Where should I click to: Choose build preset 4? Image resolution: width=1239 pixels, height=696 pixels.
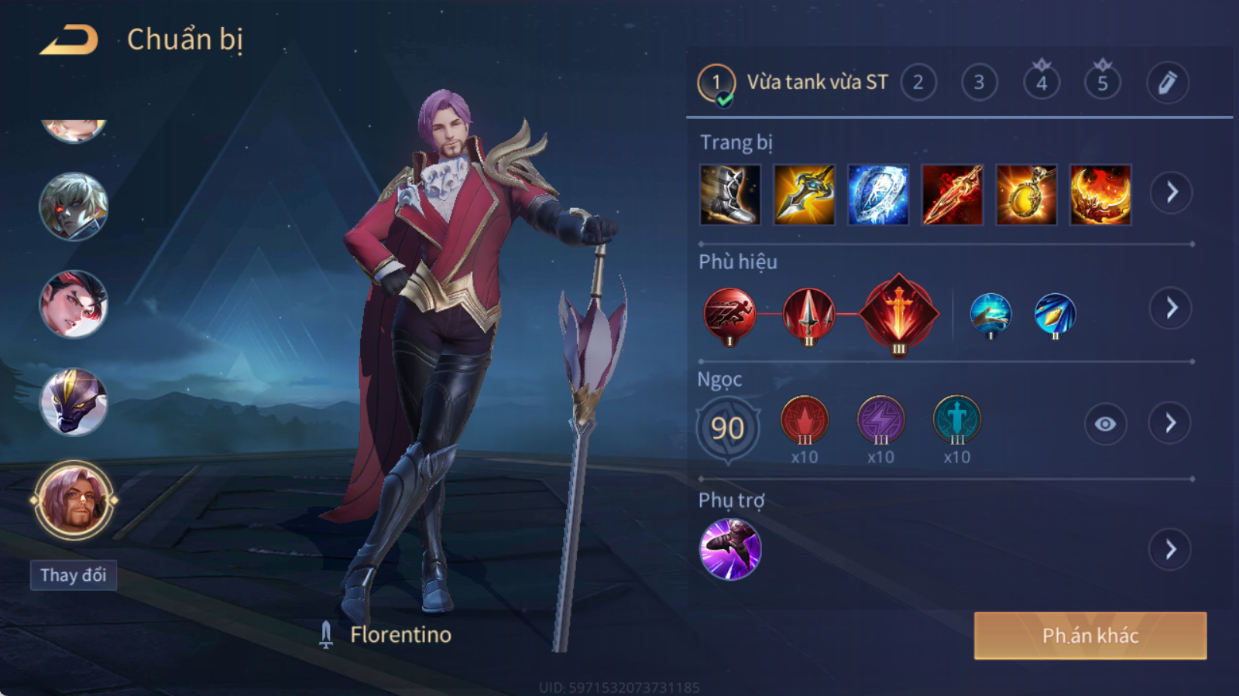click(1041, 82)
